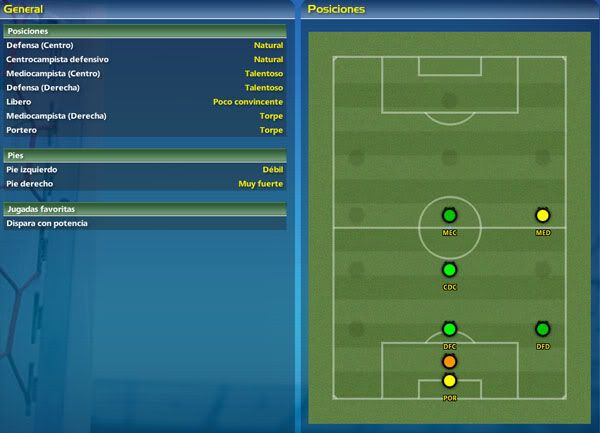Select the Portero position row

pos(144,129)
